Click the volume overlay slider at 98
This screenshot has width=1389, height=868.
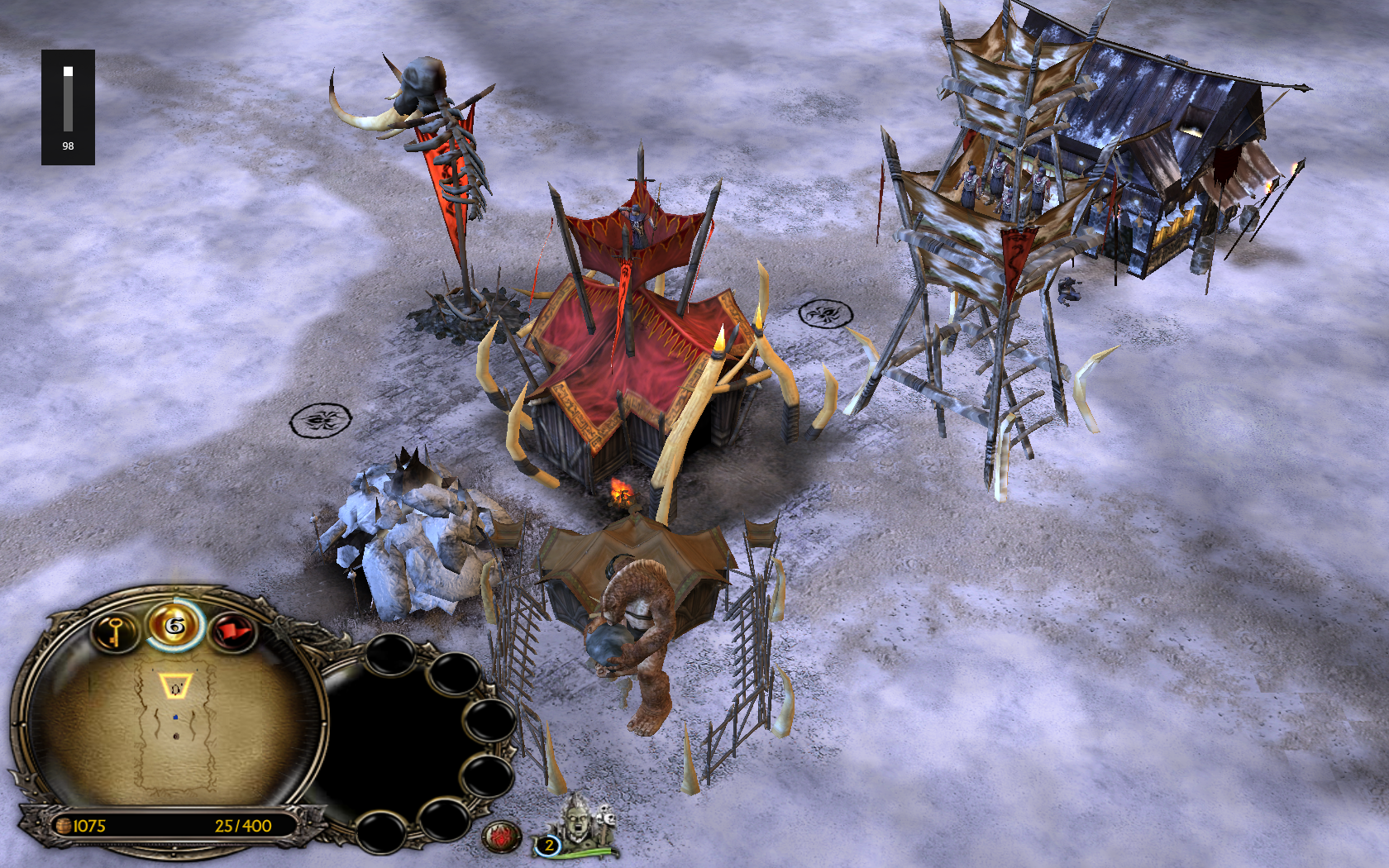point(68,99)
